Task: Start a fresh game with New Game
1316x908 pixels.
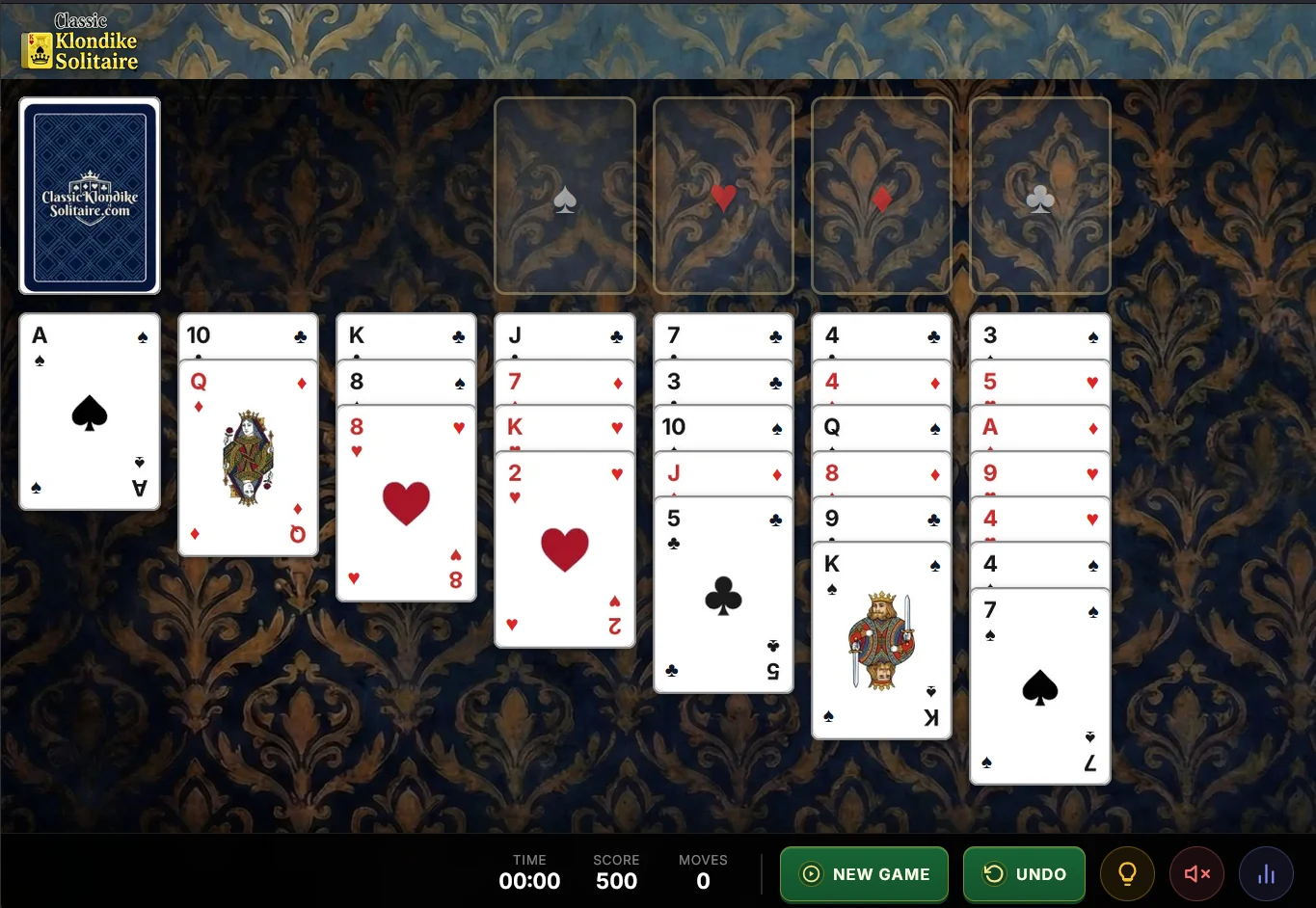Action: pos(864,873)
